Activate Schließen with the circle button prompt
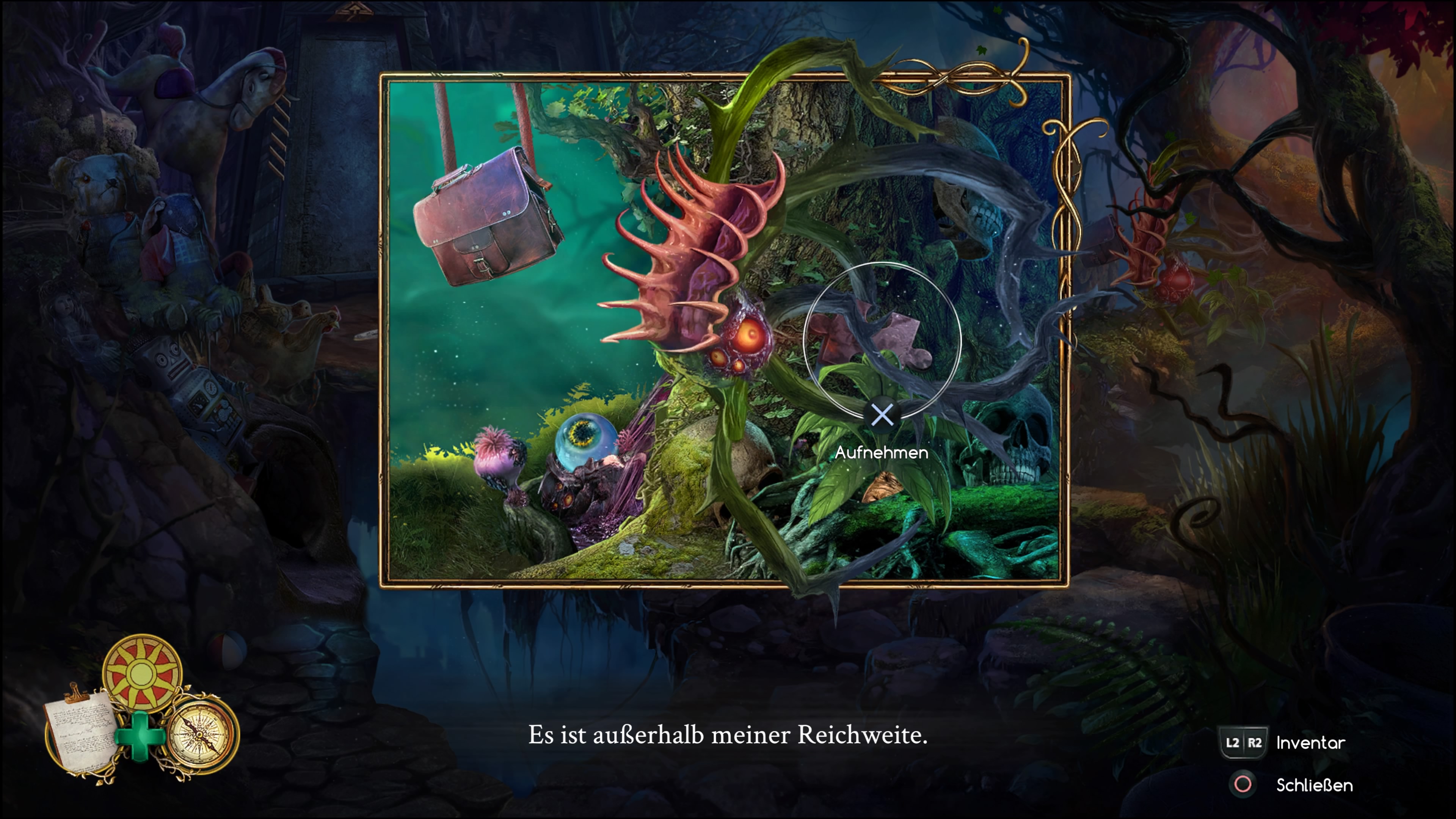The height and width of the screenshot is (819, 1456). [x=1243, y=784]
